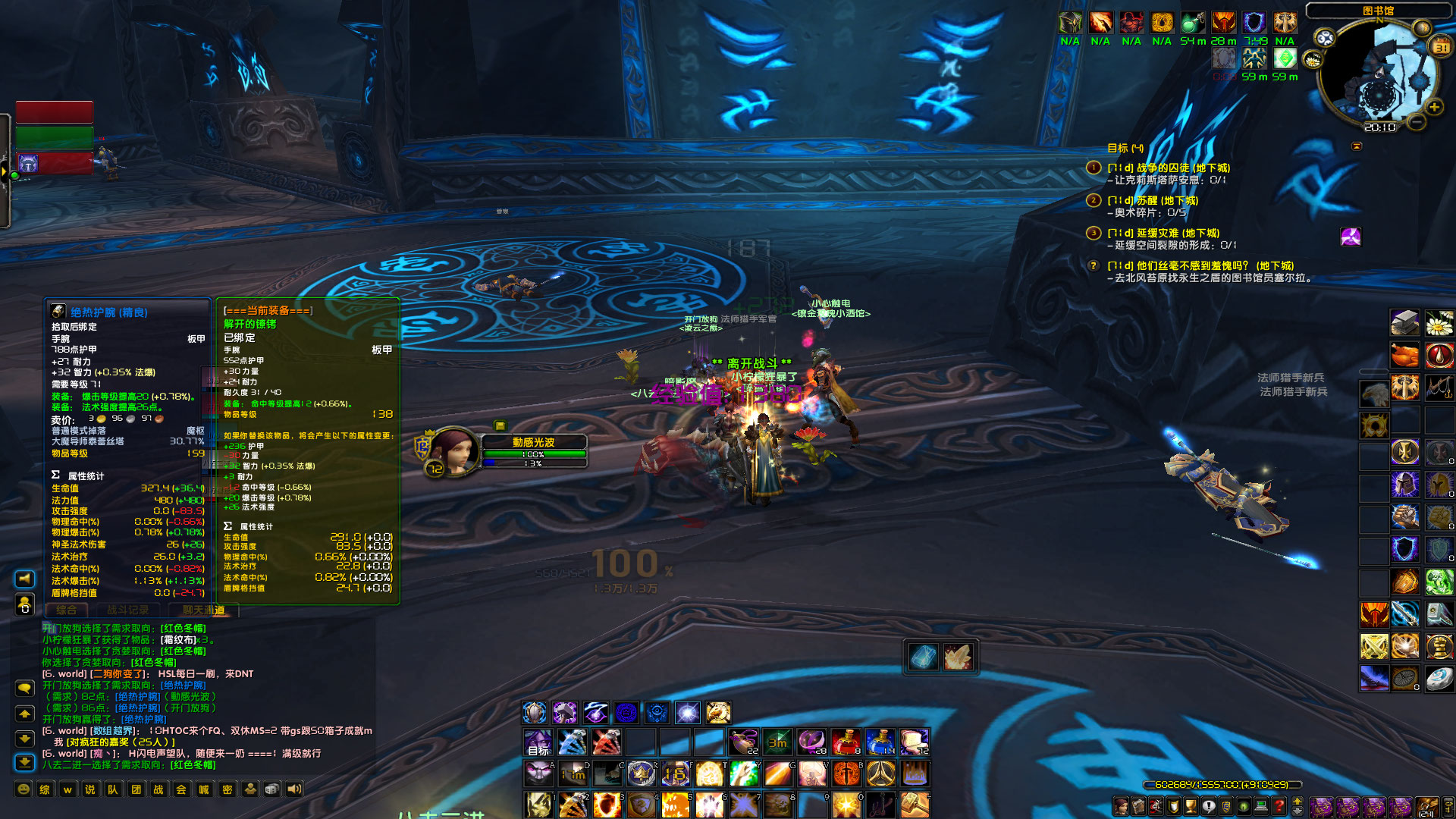The width and height of the screenshot is (1456, 819).
Task: Open the emote smiley menu in the chat bar
Action: (24, 789)
